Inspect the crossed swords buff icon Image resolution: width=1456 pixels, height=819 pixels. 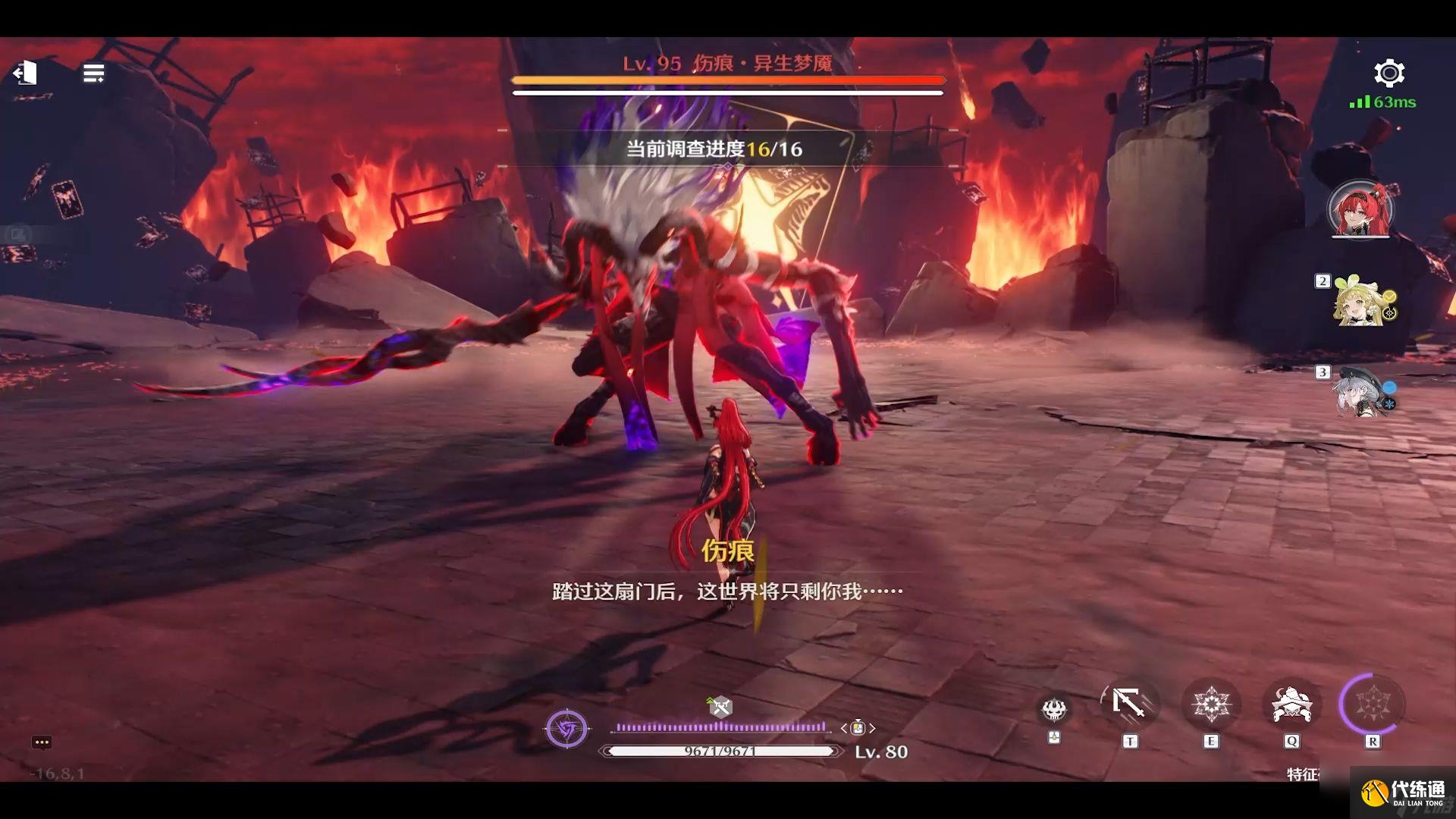point(720,707)
